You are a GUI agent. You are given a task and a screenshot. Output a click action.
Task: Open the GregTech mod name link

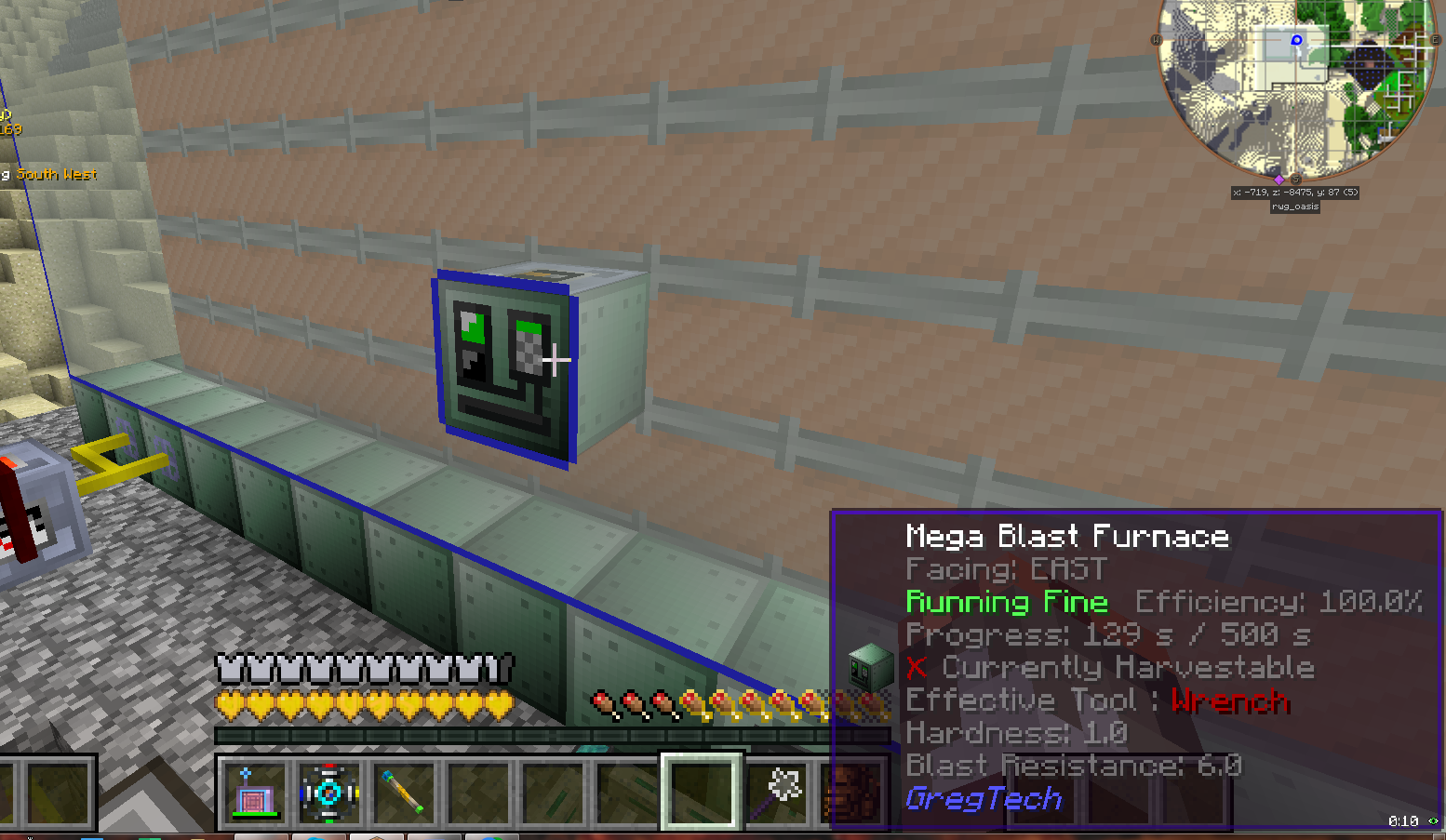point(984,798)
